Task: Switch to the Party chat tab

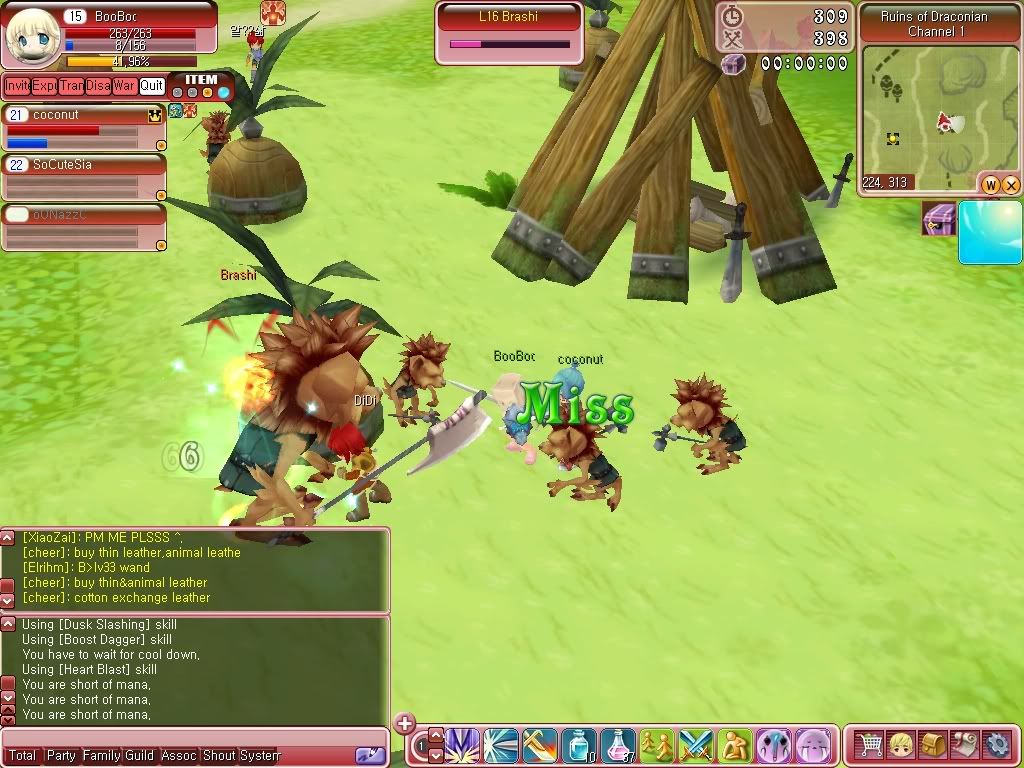Action: coord(61,756)
